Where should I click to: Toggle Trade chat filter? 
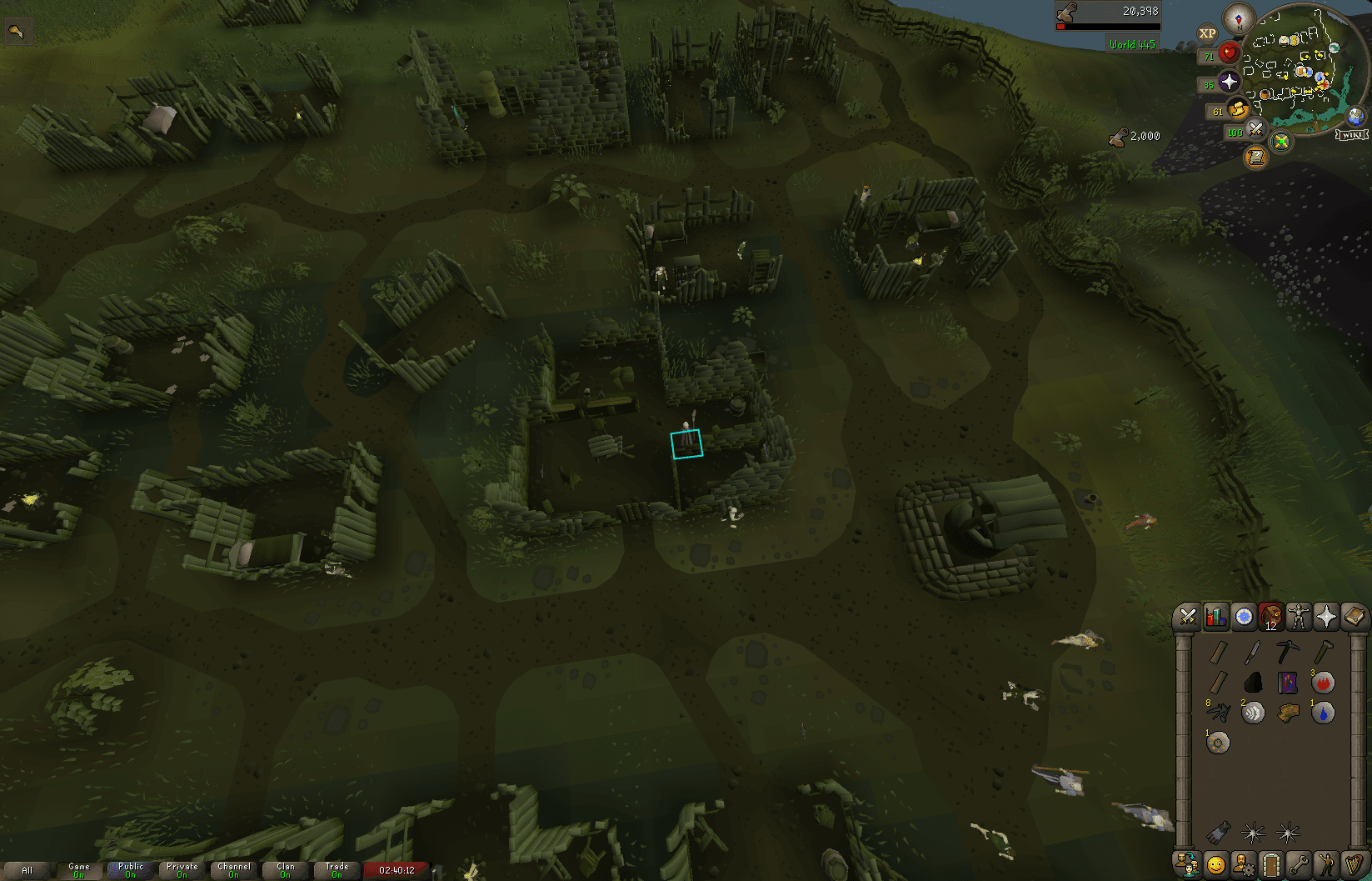pyautogui.click(x=337, y=869)
